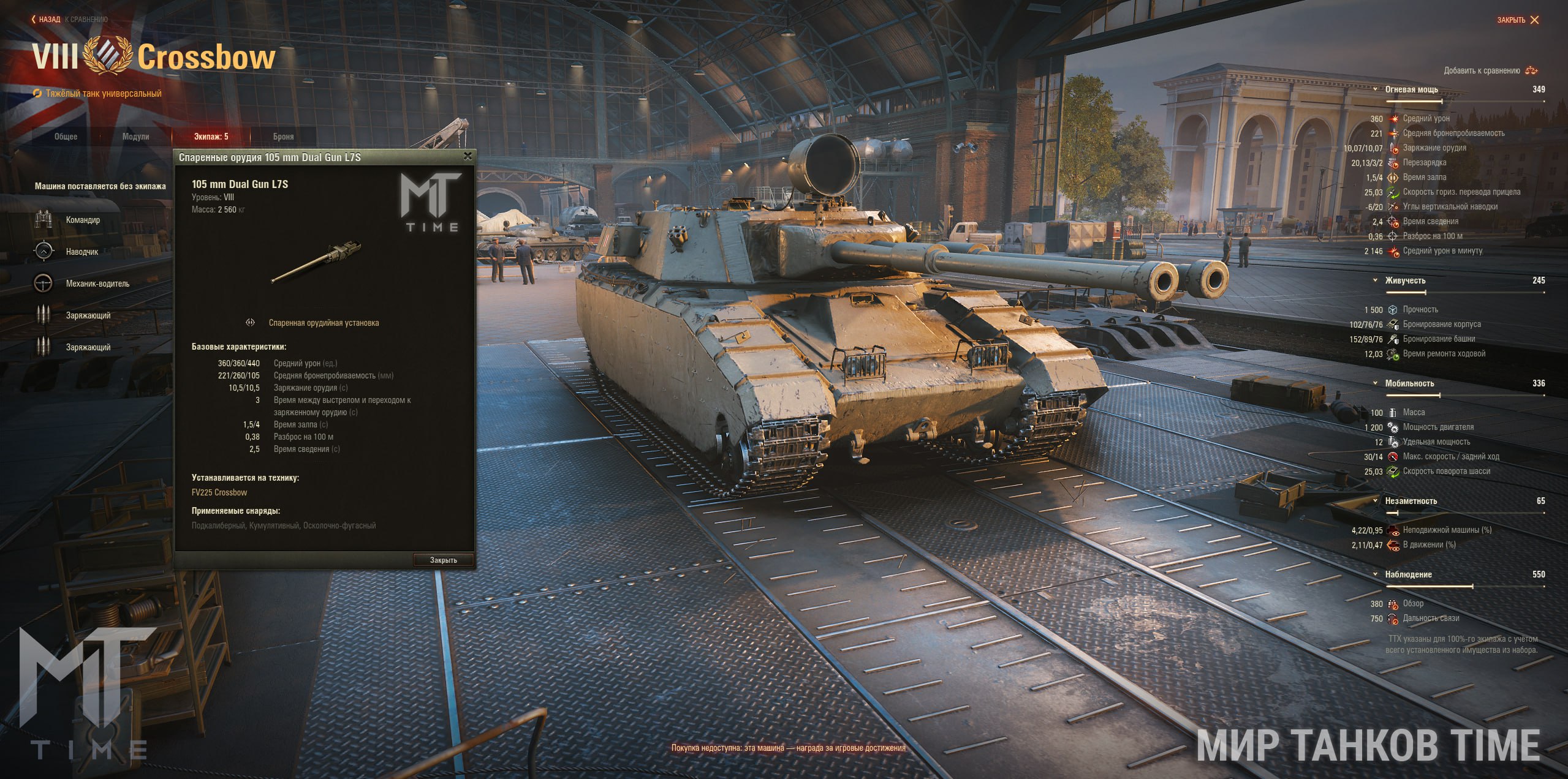Open the Модули tab

[x=135, y=137]
